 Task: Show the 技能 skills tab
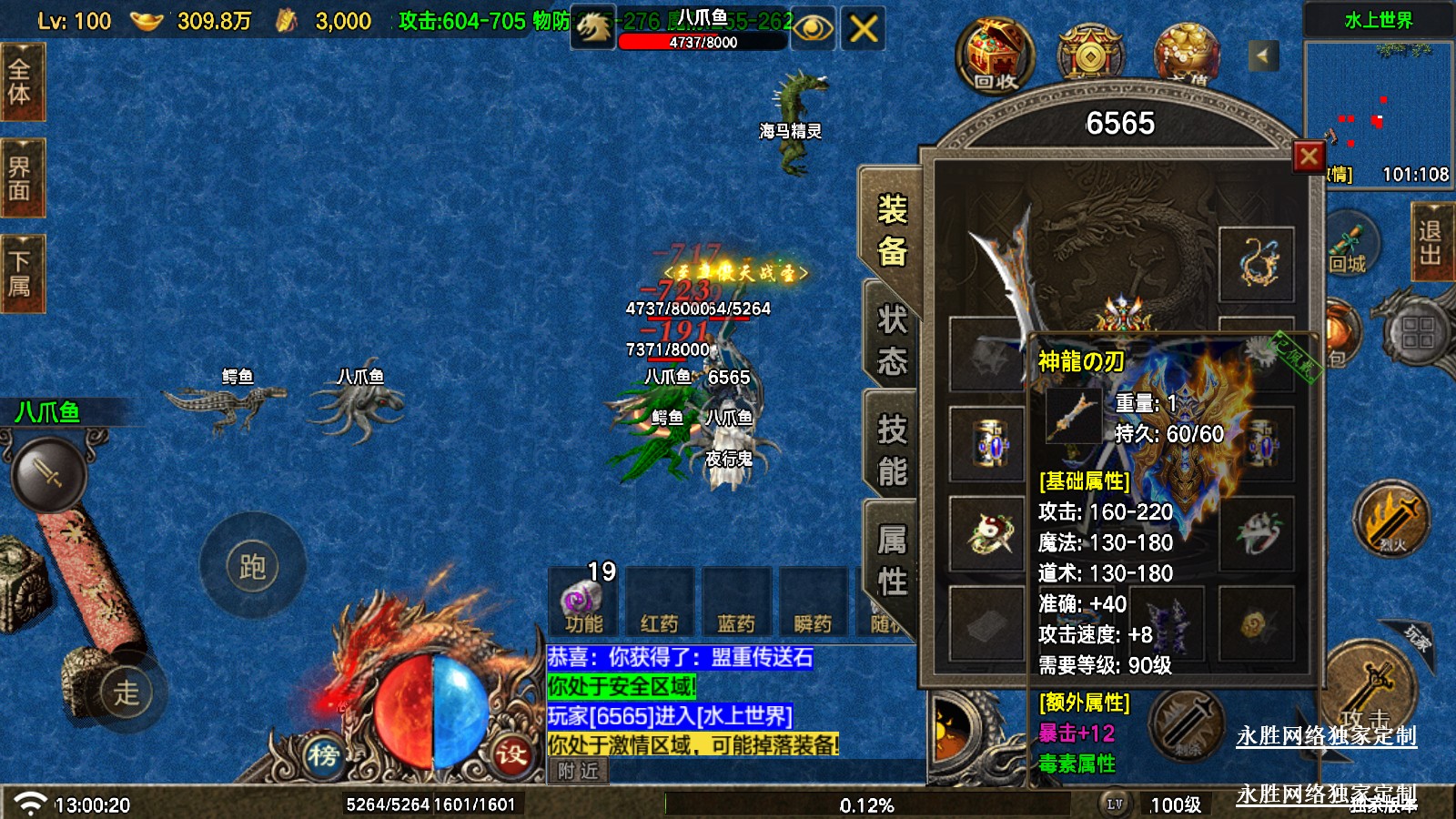(x=892, y=450)
